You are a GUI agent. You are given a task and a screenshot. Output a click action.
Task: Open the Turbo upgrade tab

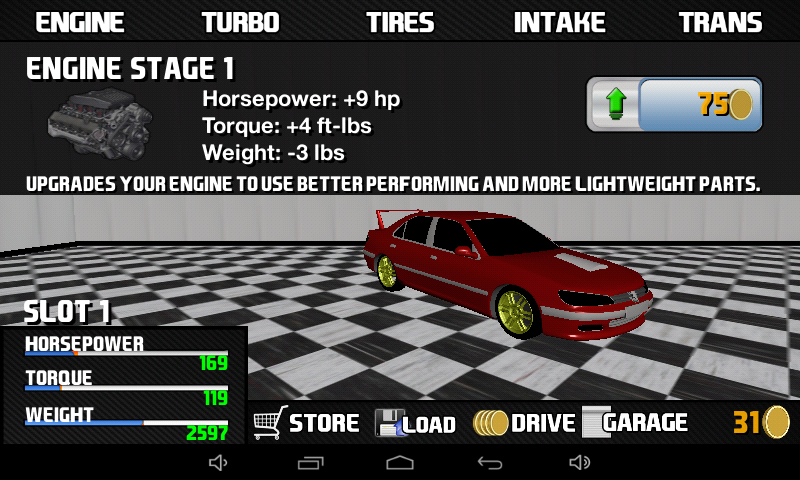pyautogui.click(x=240, y=22)
